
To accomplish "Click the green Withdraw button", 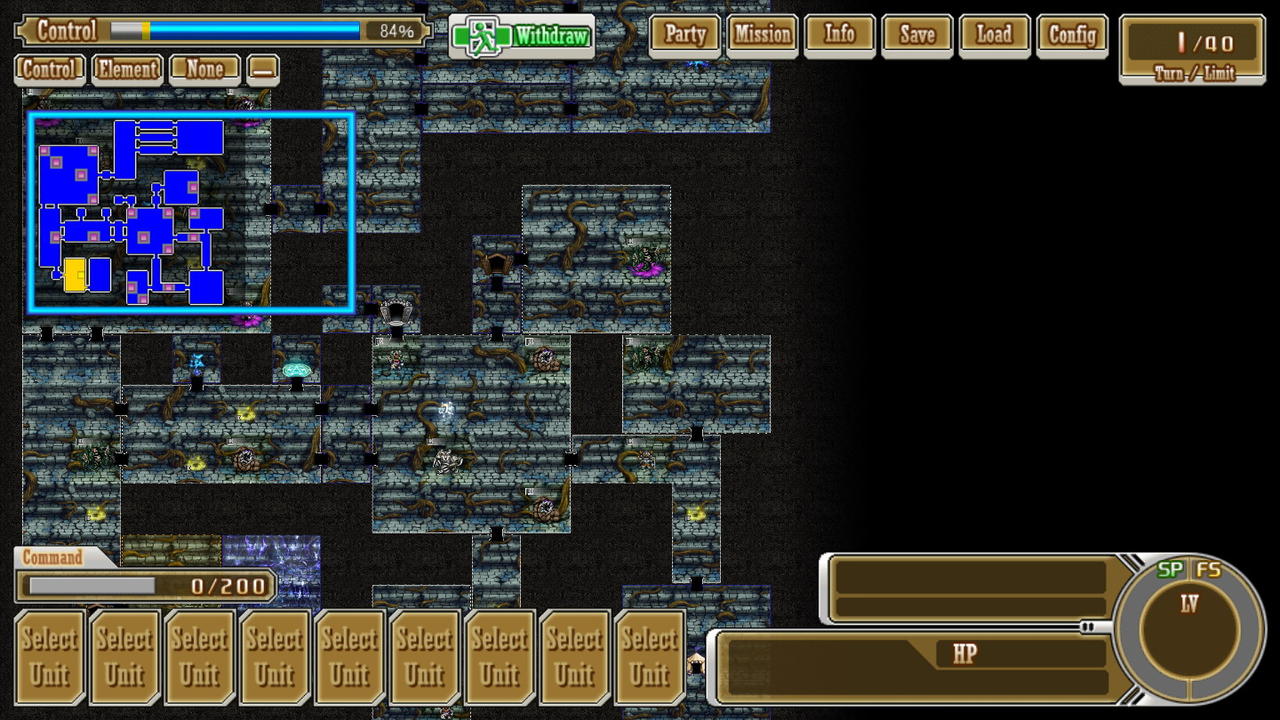I will pos(522,37).
